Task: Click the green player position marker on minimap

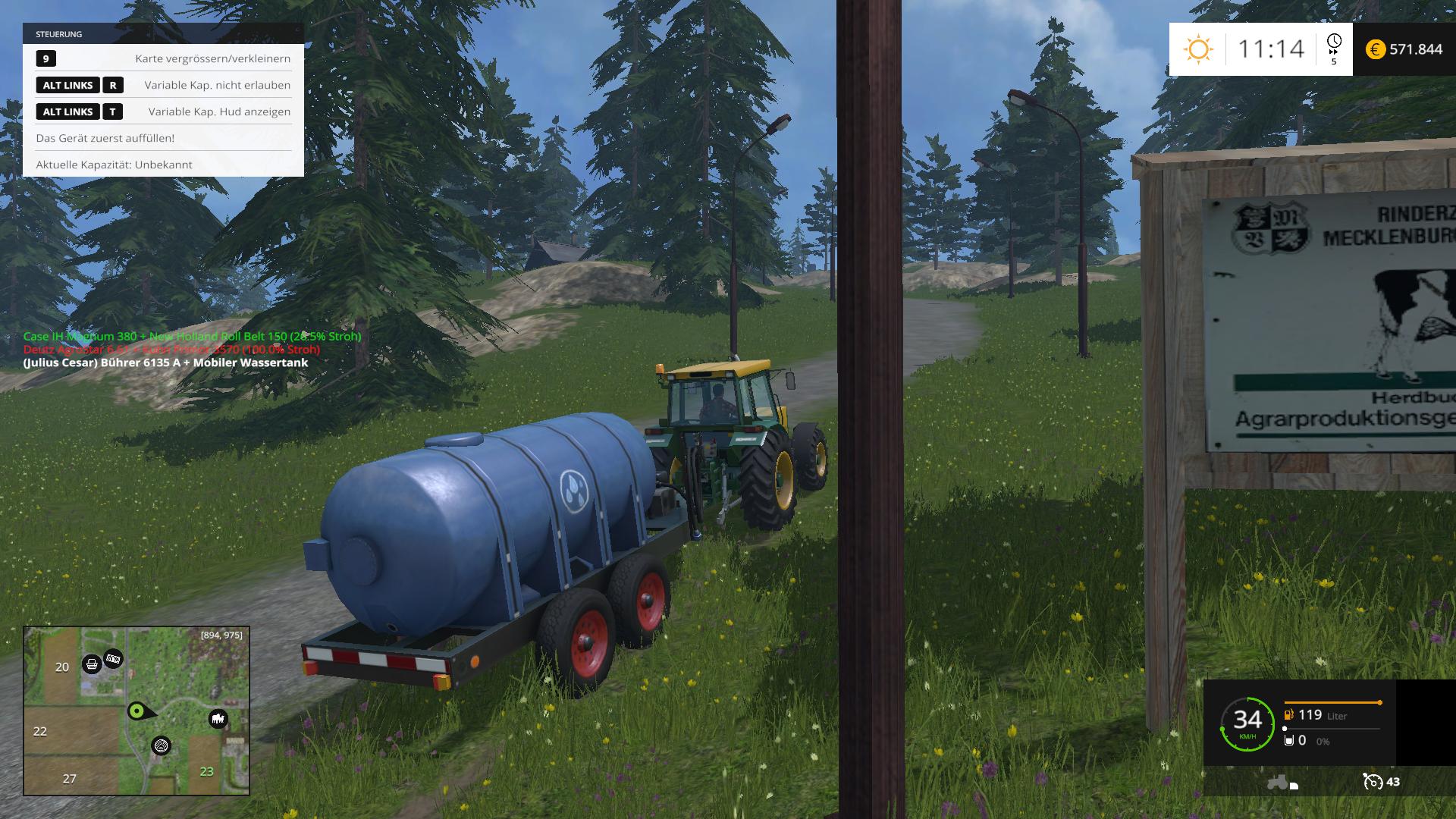Action: 136,711
